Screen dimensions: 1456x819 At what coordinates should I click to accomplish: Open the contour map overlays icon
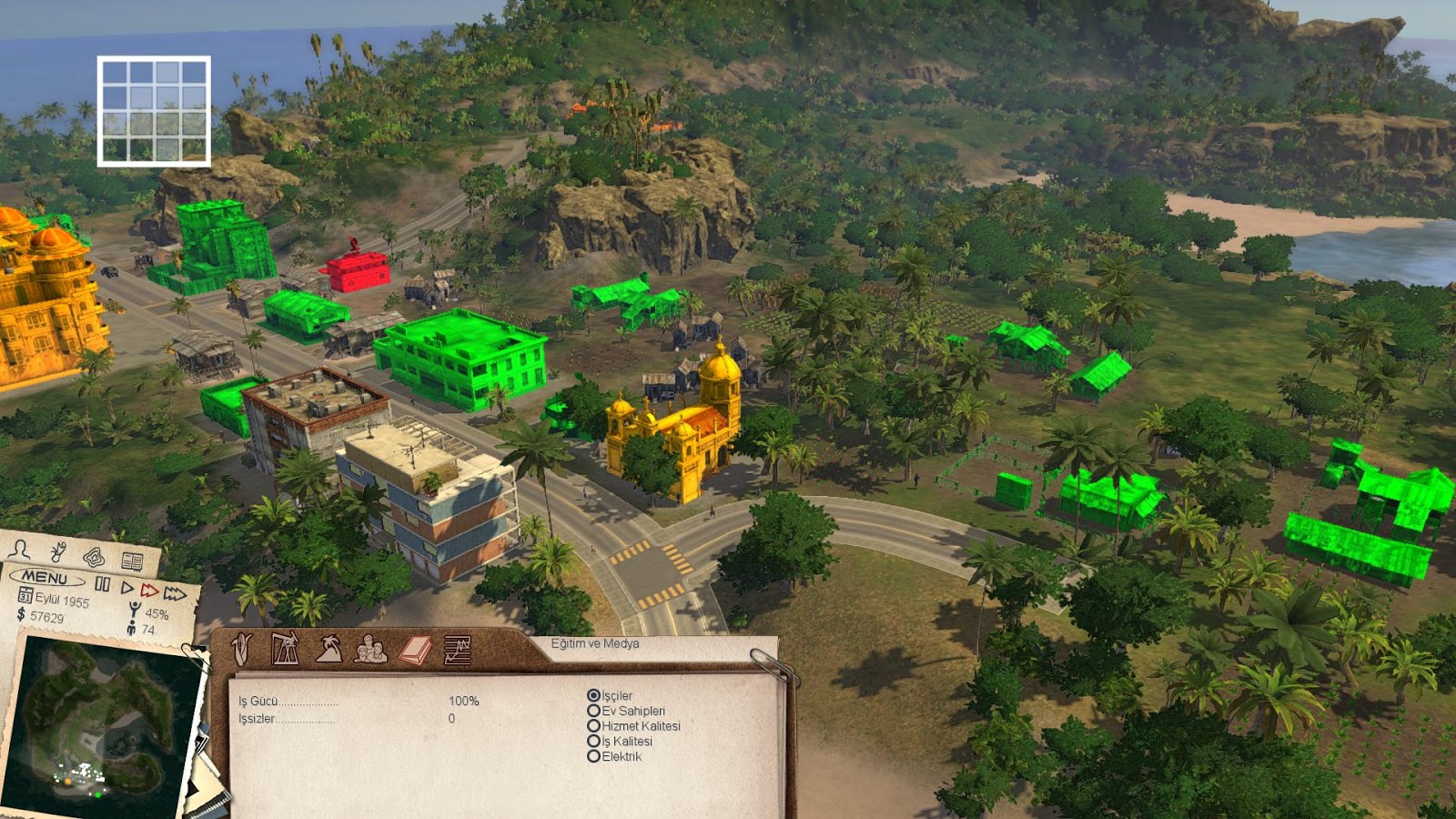[x=94, y=556]
